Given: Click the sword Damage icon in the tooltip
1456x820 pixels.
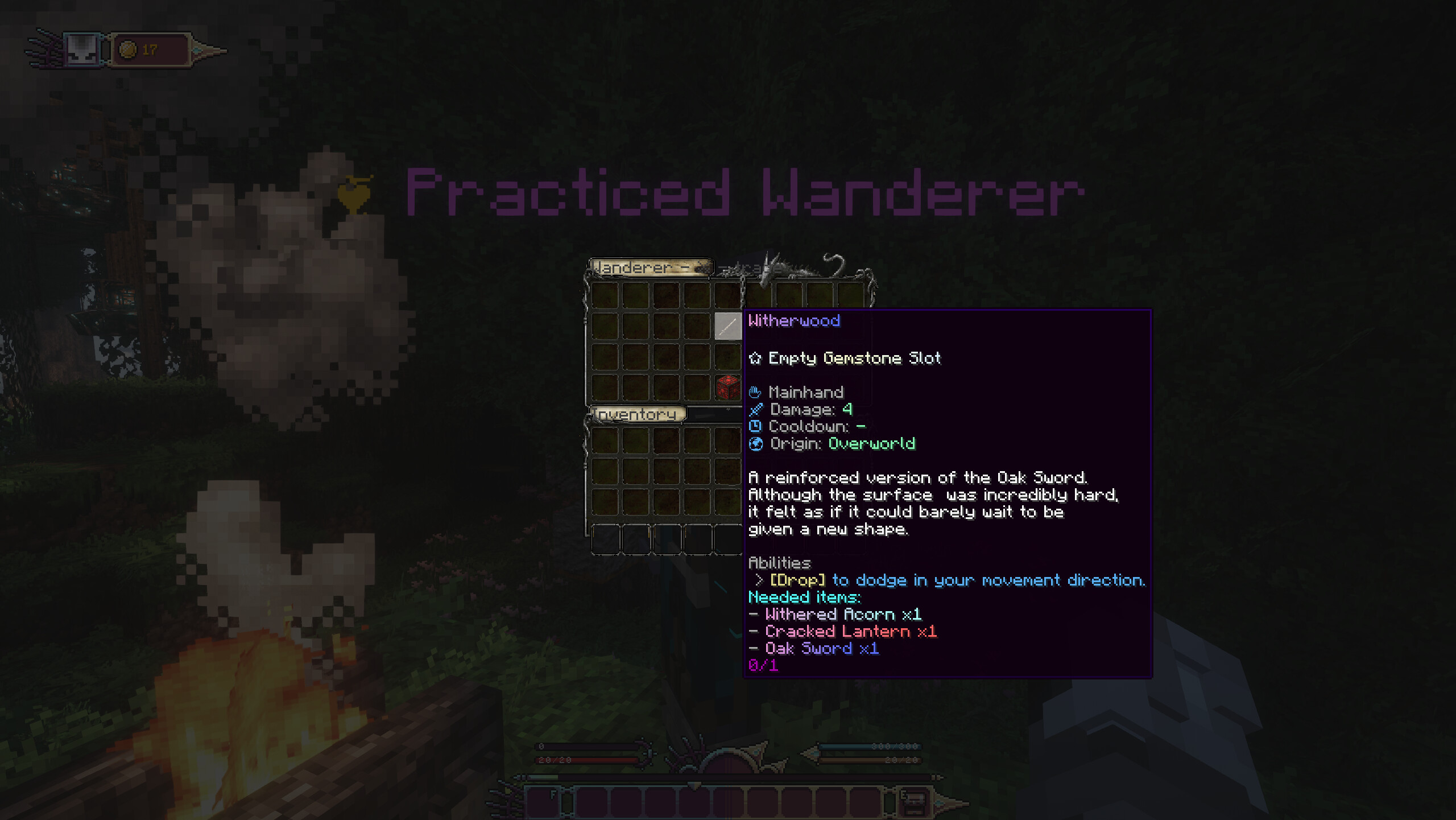Looking at the screenshot, I should 757,409.
